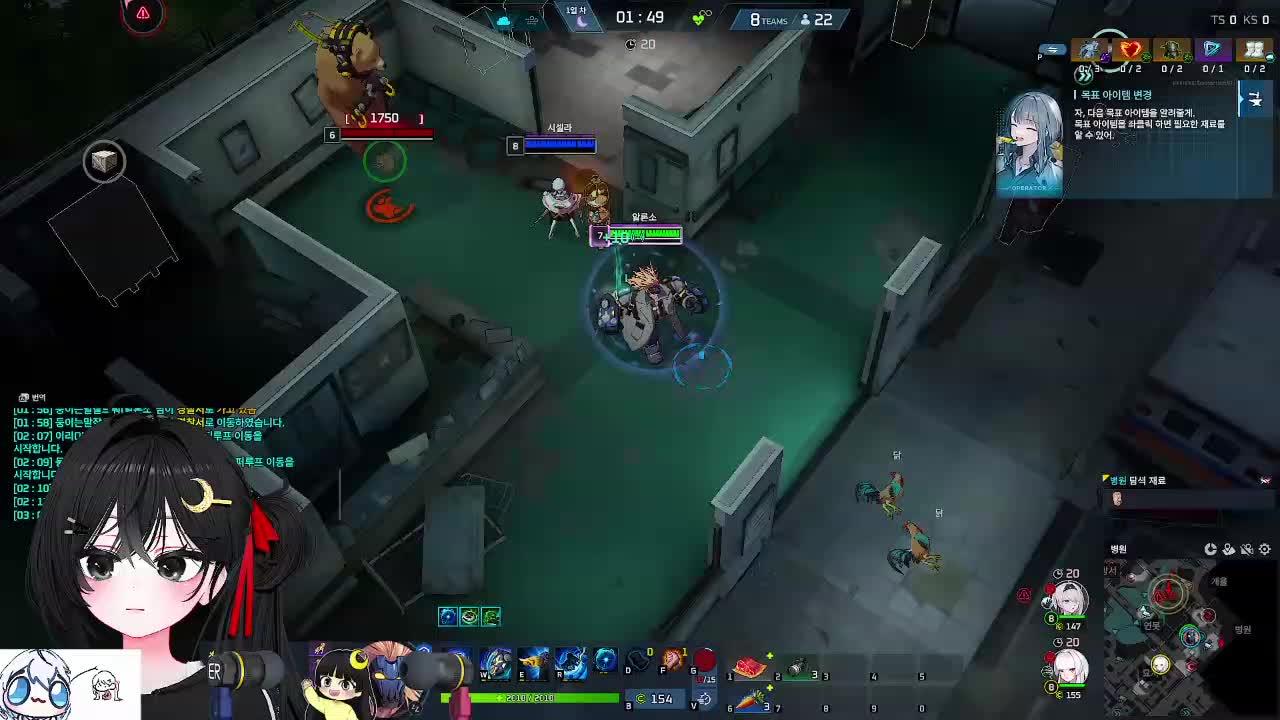This screenshot has height=720, width=1280.
Task: Collapse the operator dialogue with the double chevron
Action: click(1084, 75)
